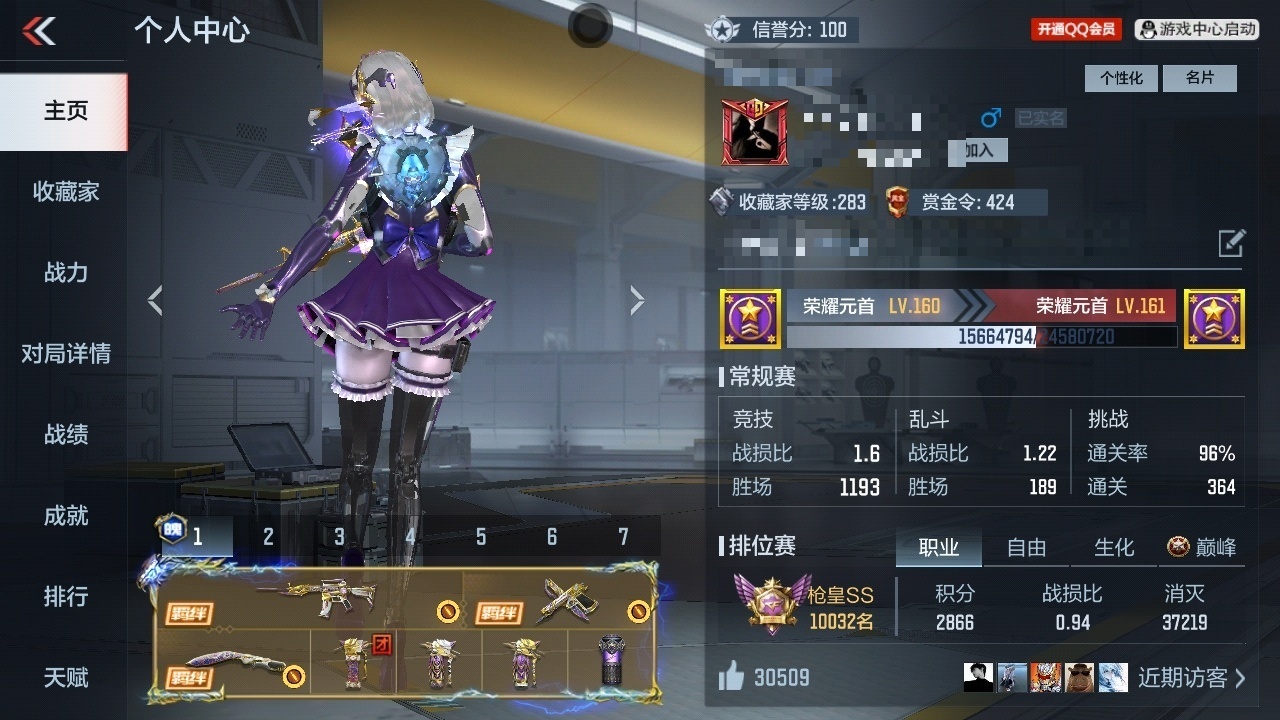Switch ranked stats to 自由 tab
The width and height of the screenshot is (1280, 720).
1026,548
